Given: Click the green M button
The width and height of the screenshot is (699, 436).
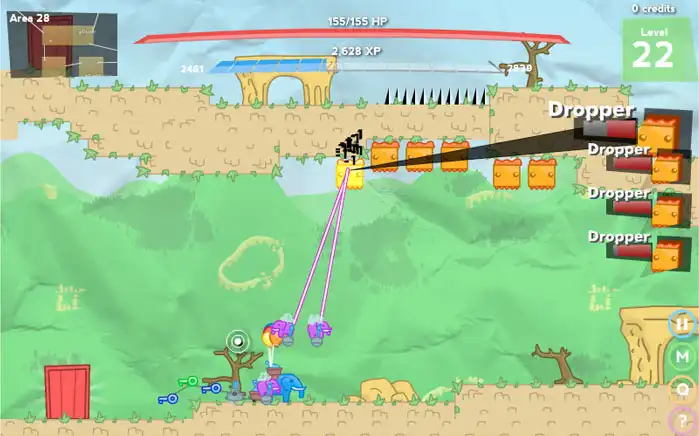Looking at the screenshot, I should [682, 356].
